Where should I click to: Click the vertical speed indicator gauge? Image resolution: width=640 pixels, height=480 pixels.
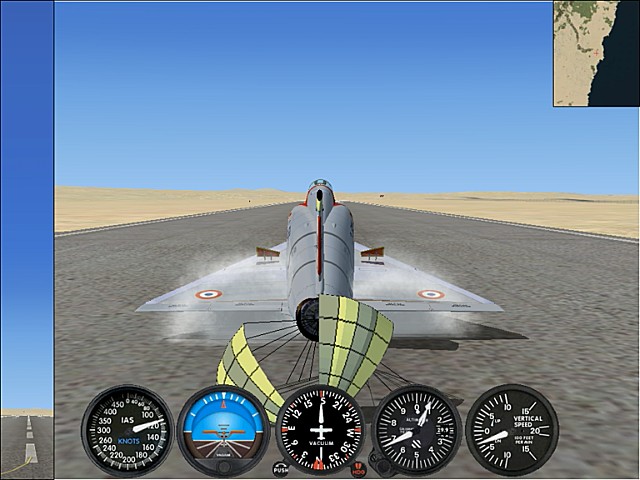tap(512, 430)
